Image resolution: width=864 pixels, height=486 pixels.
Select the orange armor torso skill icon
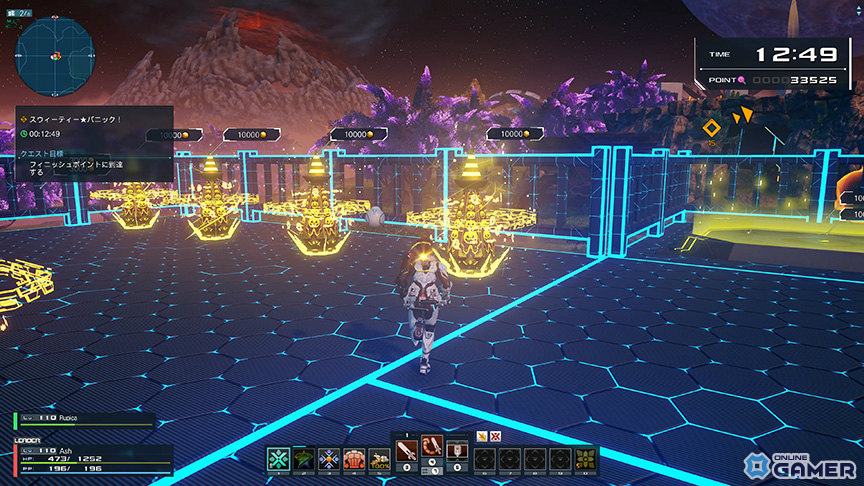[x=354, y=459]
